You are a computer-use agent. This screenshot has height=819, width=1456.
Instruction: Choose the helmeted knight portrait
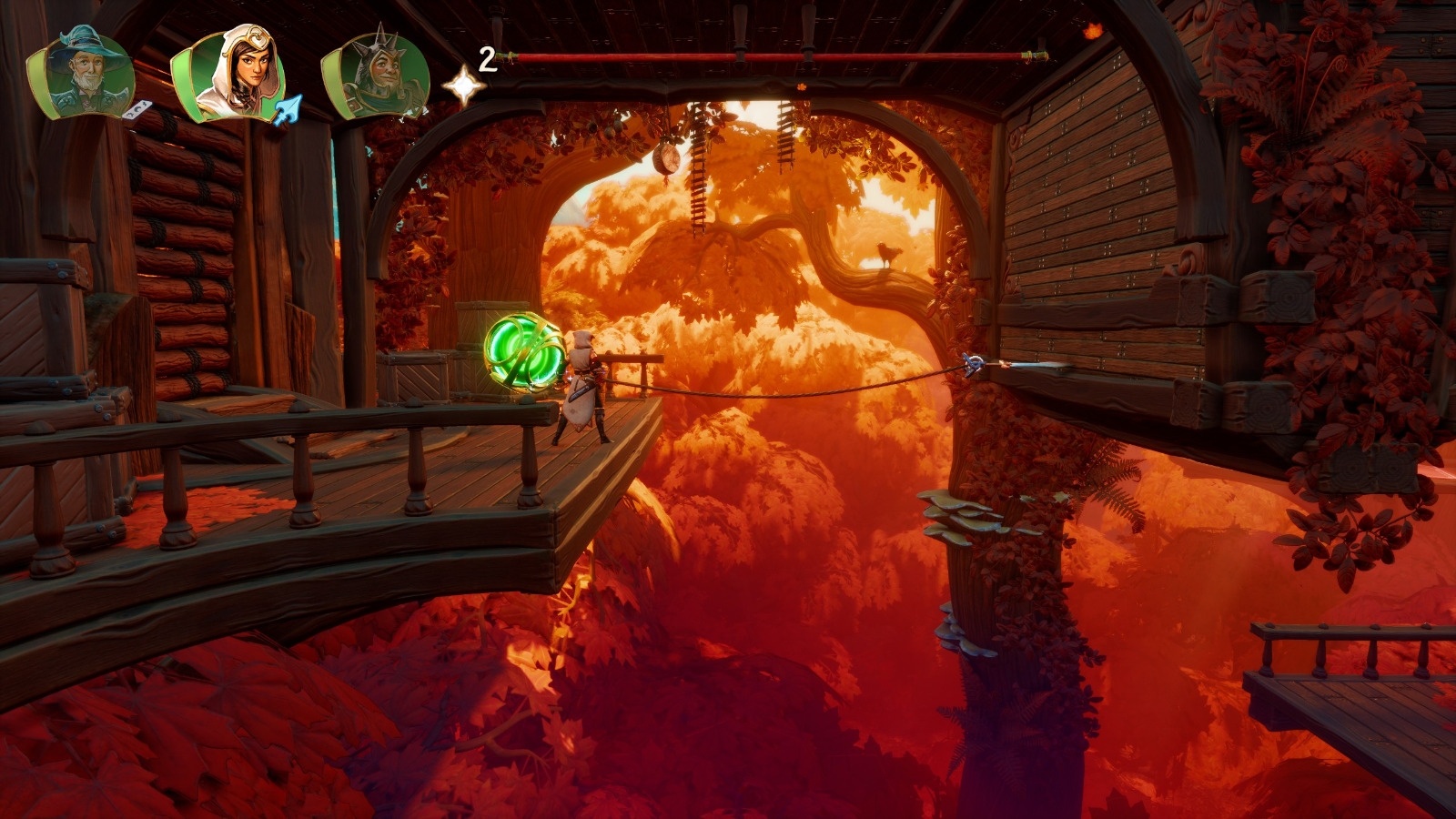377,76
